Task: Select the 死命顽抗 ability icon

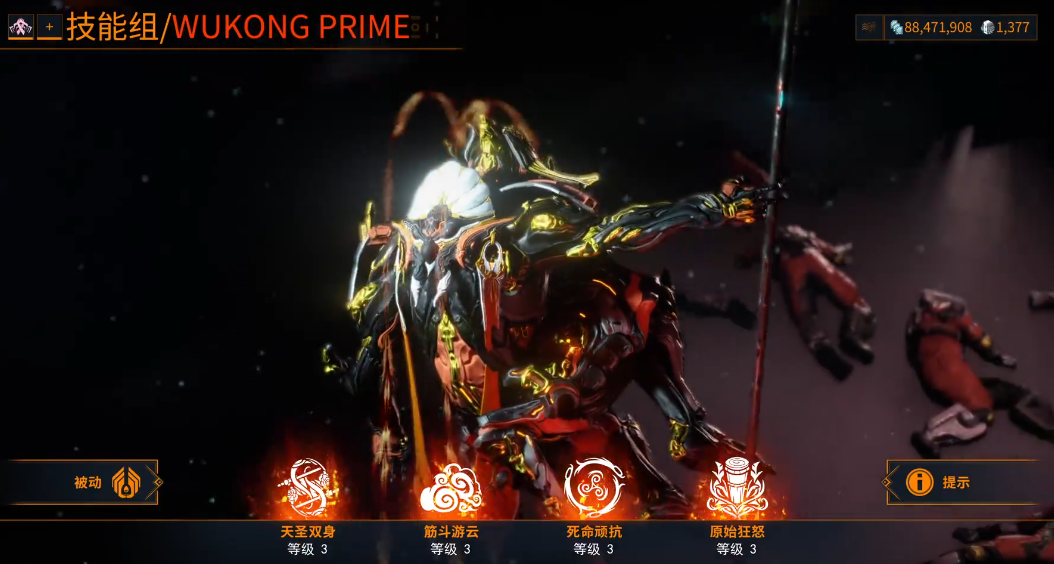Action: (593, 487)
